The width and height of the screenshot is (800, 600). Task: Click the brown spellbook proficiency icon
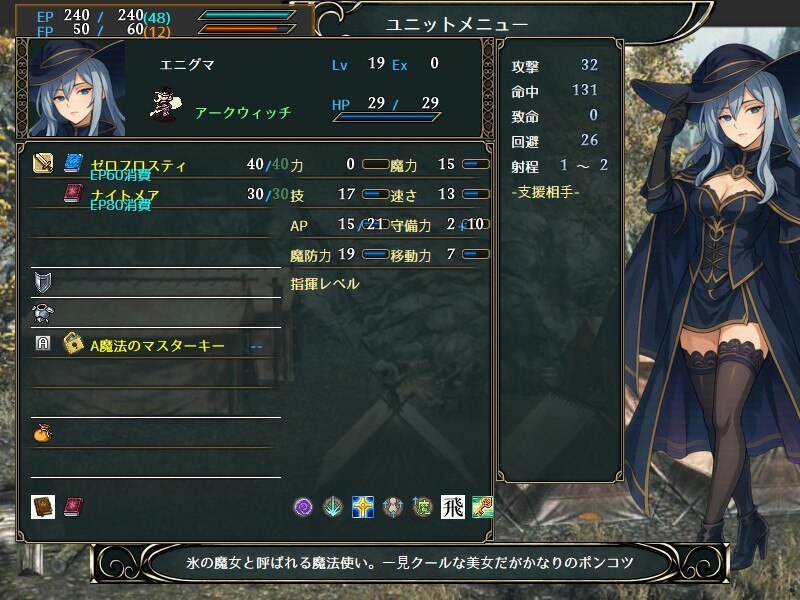tap(43, 506)
